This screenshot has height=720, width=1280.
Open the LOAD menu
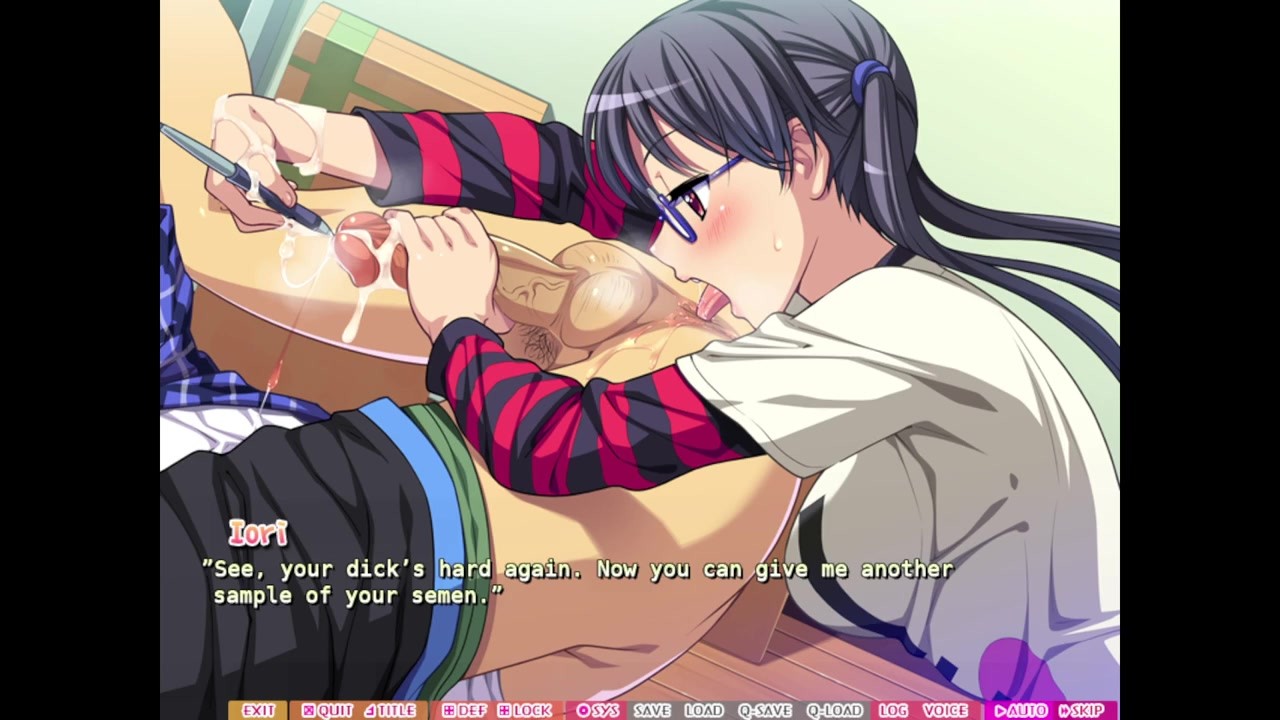(703, 710)
